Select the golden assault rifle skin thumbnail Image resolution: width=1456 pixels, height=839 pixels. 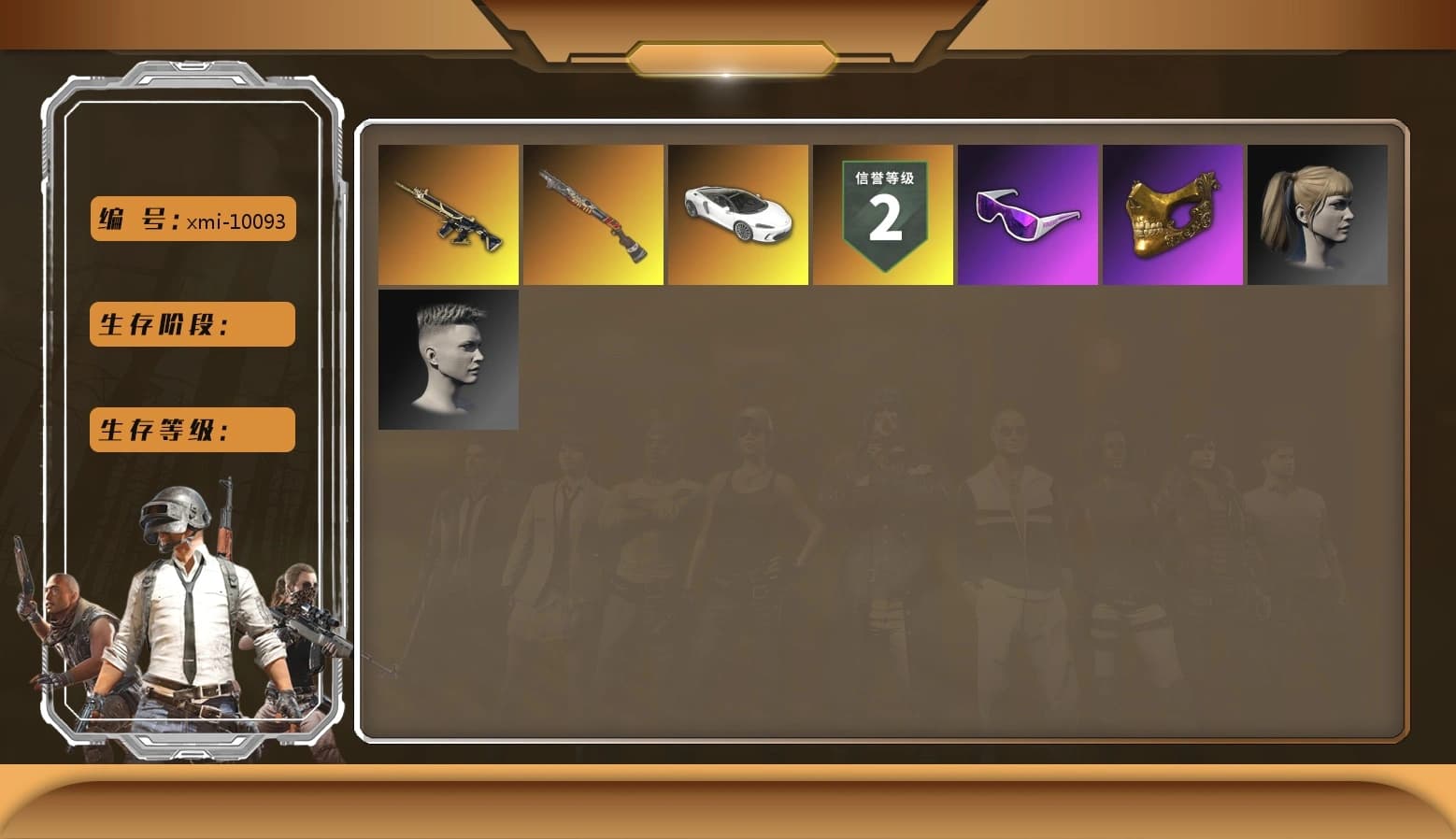(x=449, y=215)
